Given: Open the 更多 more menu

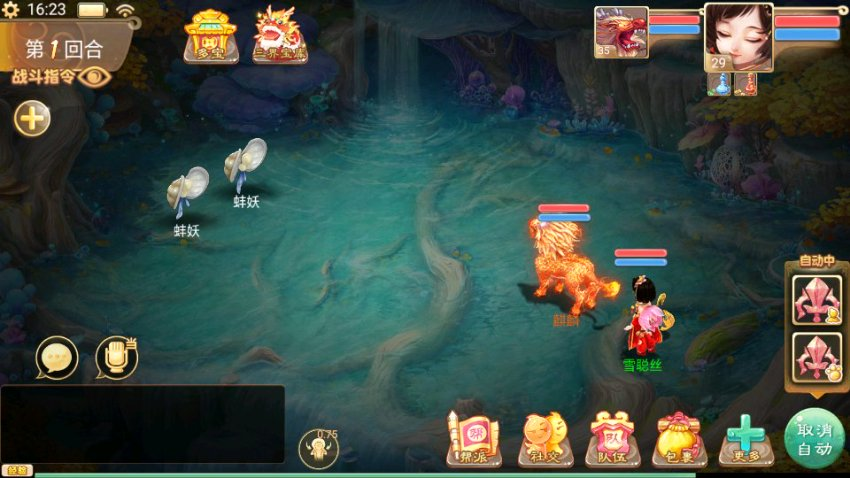Looking at the screenshot, I should (745, 440).
